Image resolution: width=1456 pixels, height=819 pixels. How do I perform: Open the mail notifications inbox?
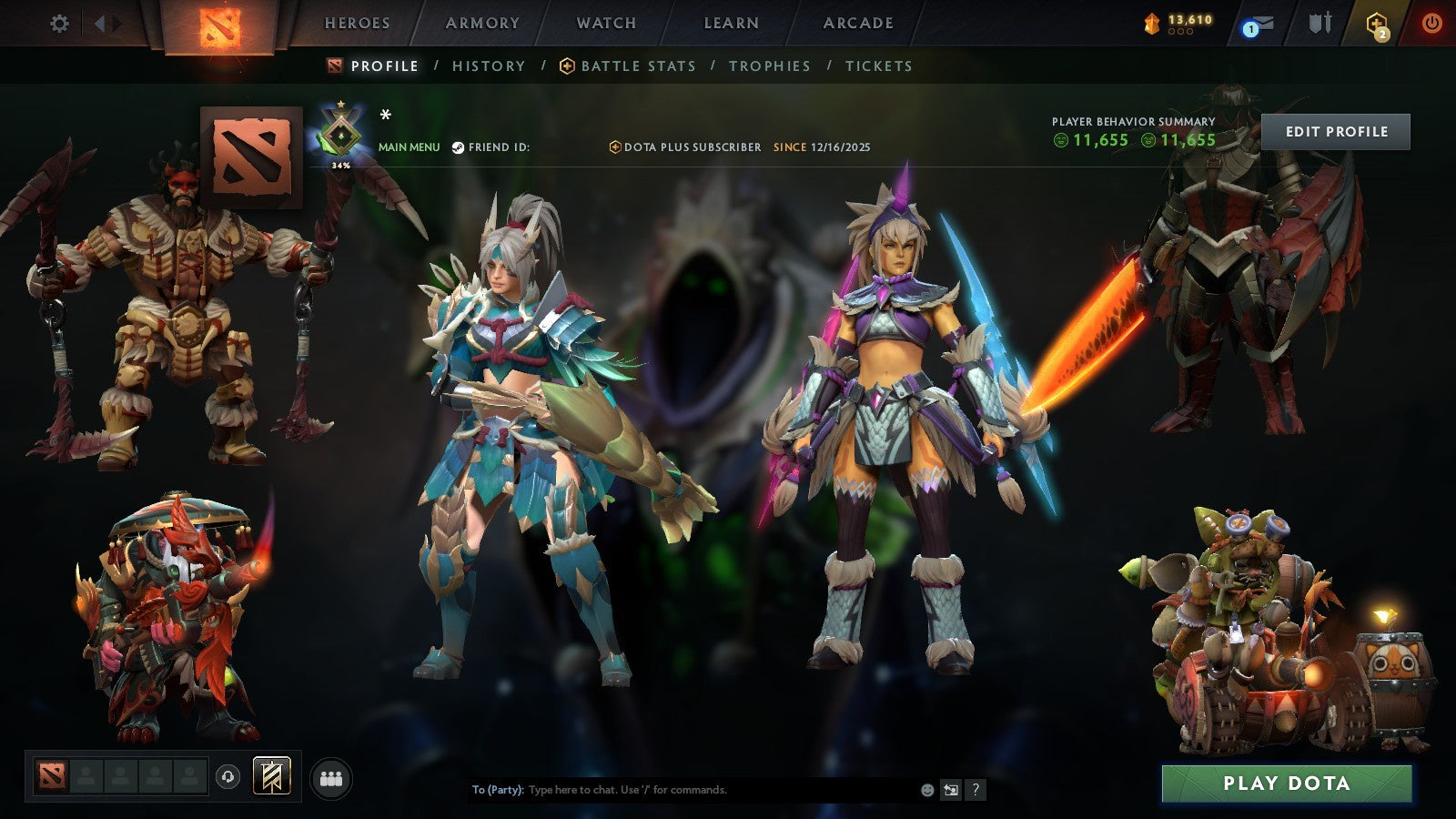(x=1257, y=23)
